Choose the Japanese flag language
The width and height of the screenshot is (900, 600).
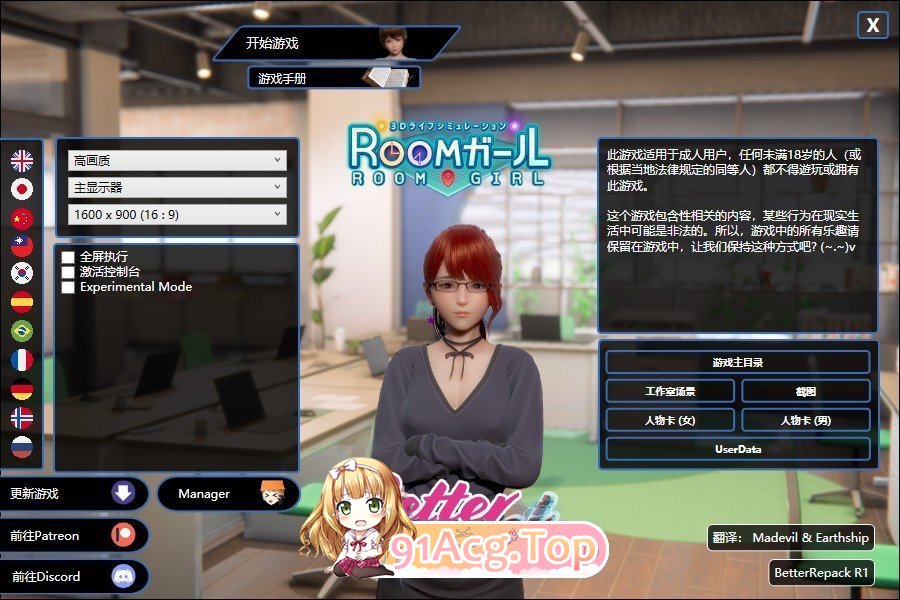[x=22, y=189]
